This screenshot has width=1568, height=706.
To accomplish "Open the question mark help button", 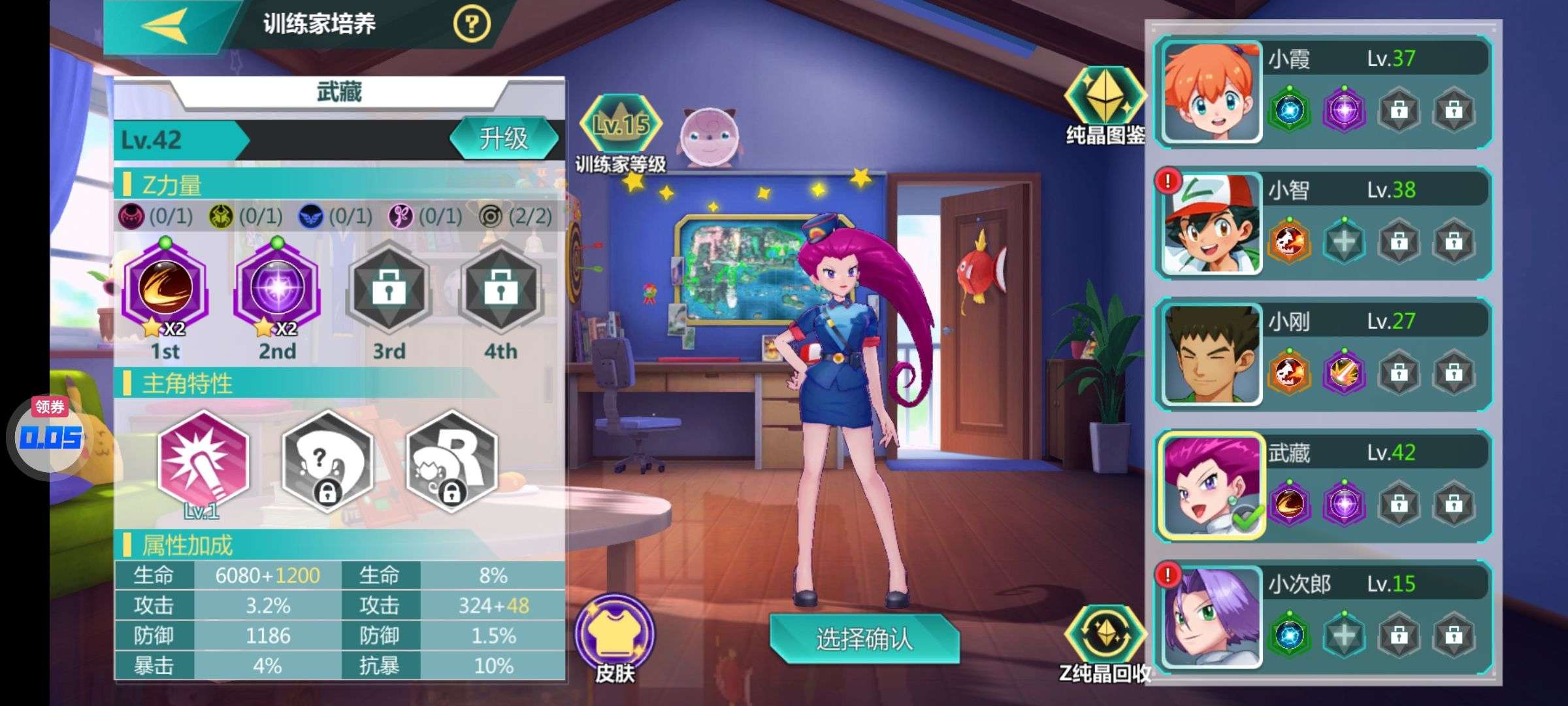I will [471, 25].
